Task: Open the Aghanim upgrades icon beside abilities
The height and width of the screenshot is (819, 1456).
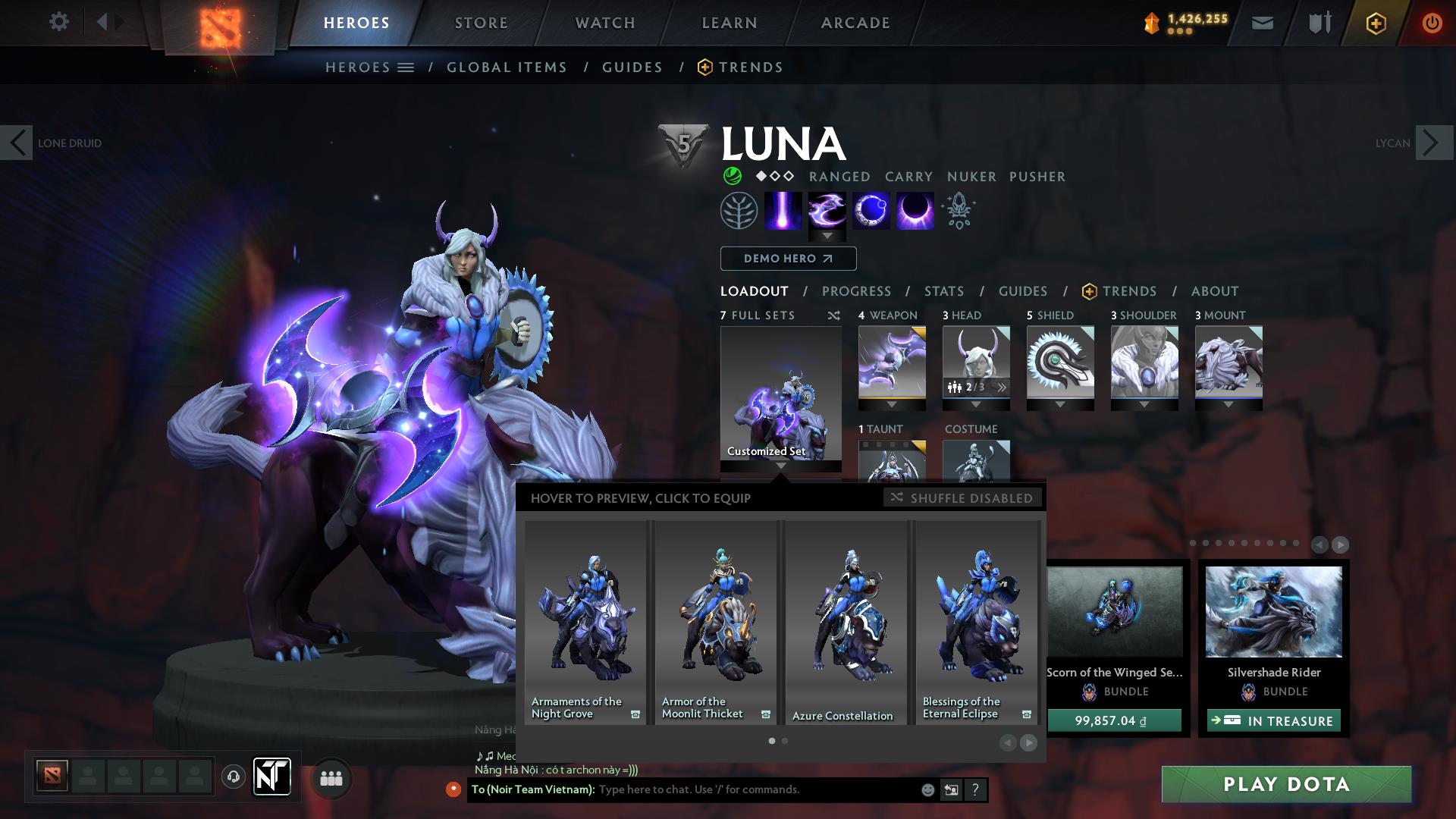Action: tap(957, 211)
